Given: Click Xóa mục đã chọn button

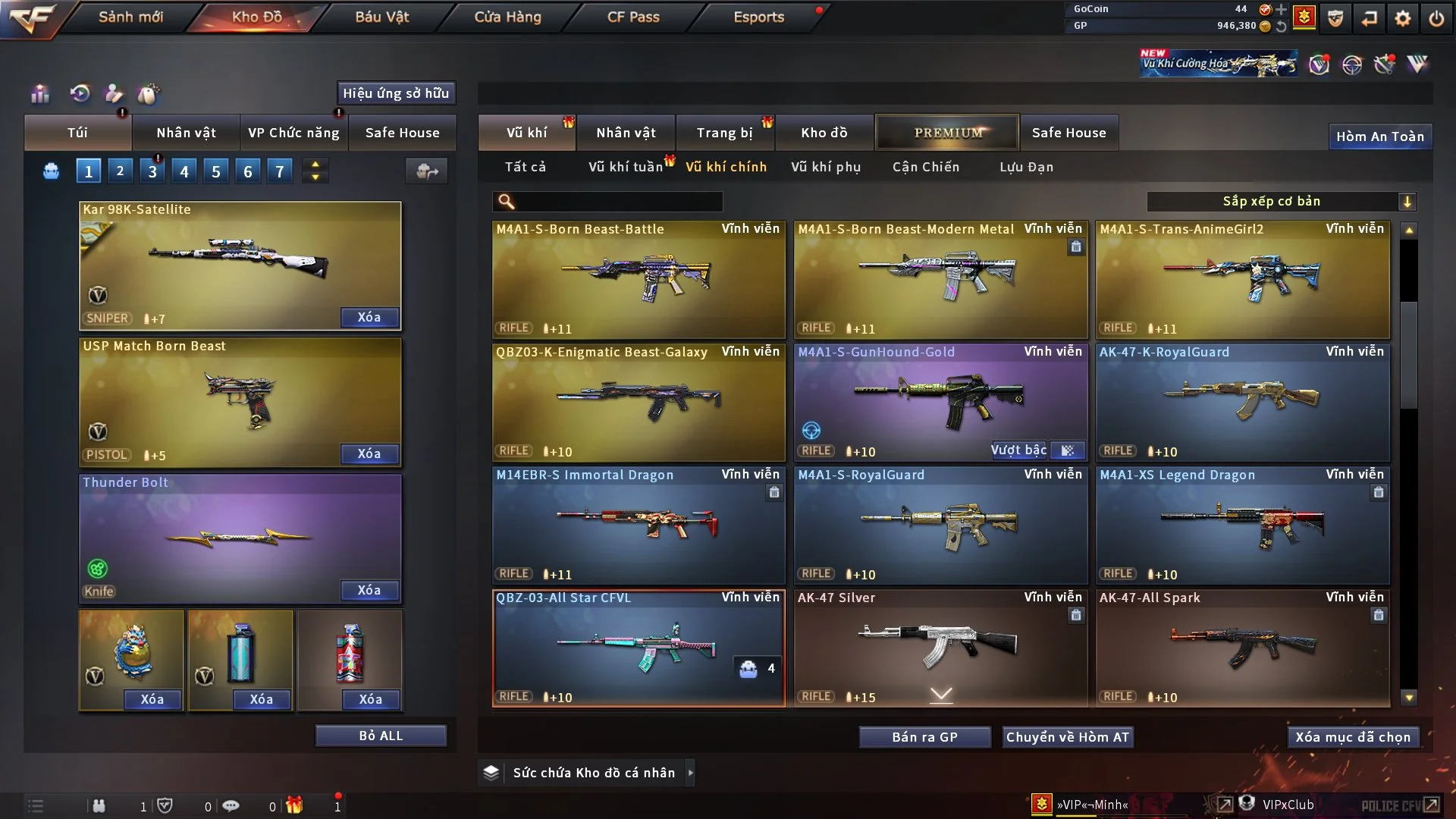Looking at the screenshot, I should (1352, 737).
